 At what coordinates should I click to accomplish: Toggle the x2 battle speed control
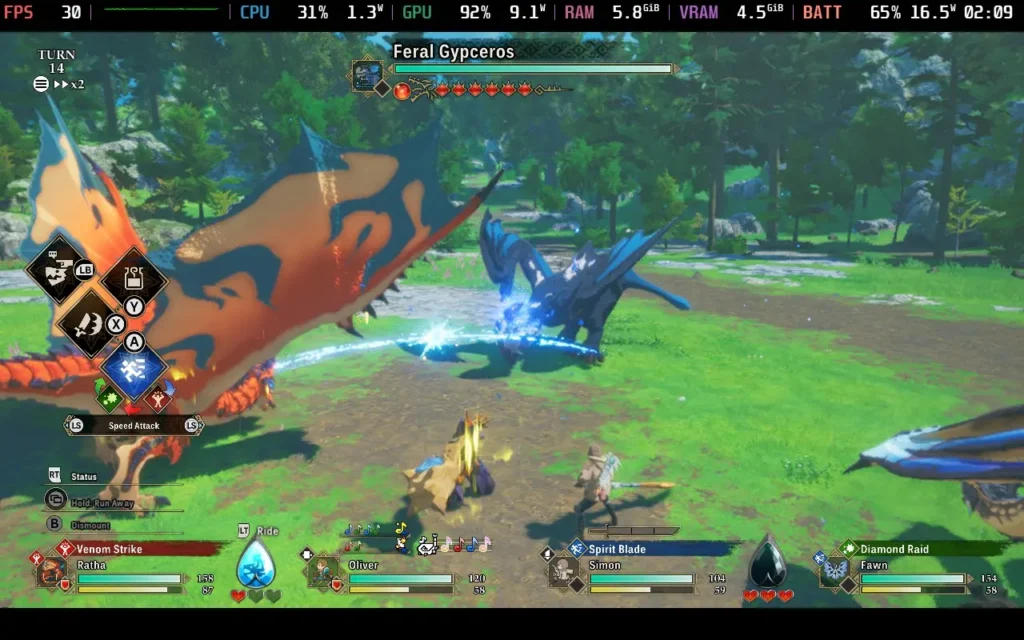pos(68,85)
